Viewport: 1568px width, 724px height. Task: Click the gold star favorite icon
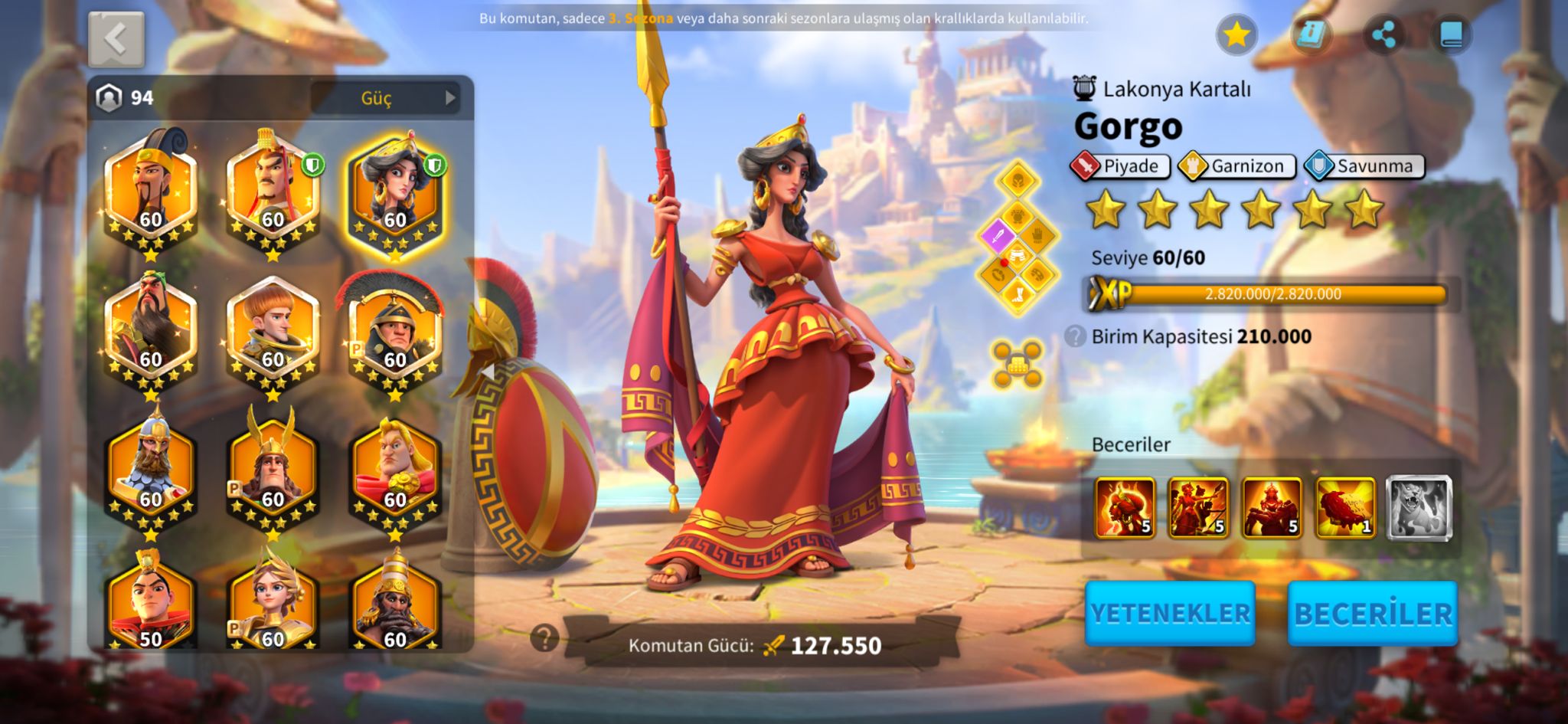1236,34
